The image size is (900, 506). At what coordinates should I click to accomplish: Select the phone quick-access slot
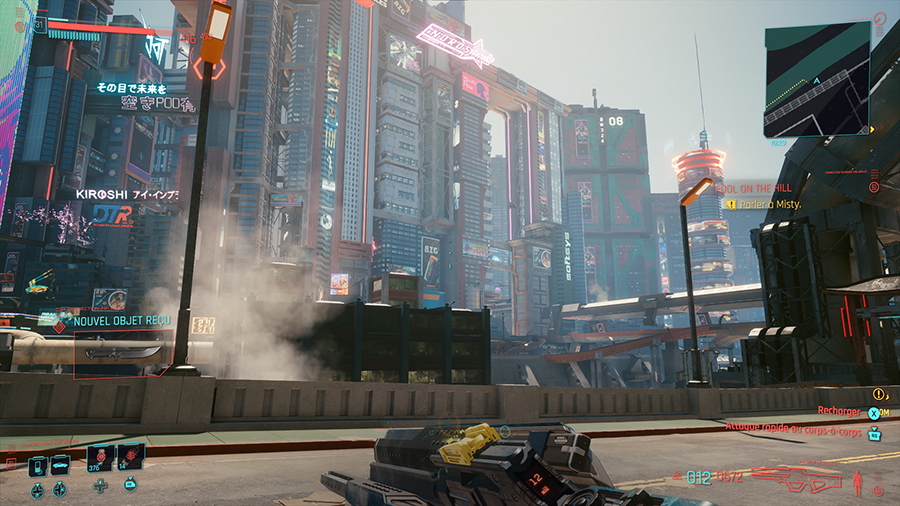coord(37,465)
